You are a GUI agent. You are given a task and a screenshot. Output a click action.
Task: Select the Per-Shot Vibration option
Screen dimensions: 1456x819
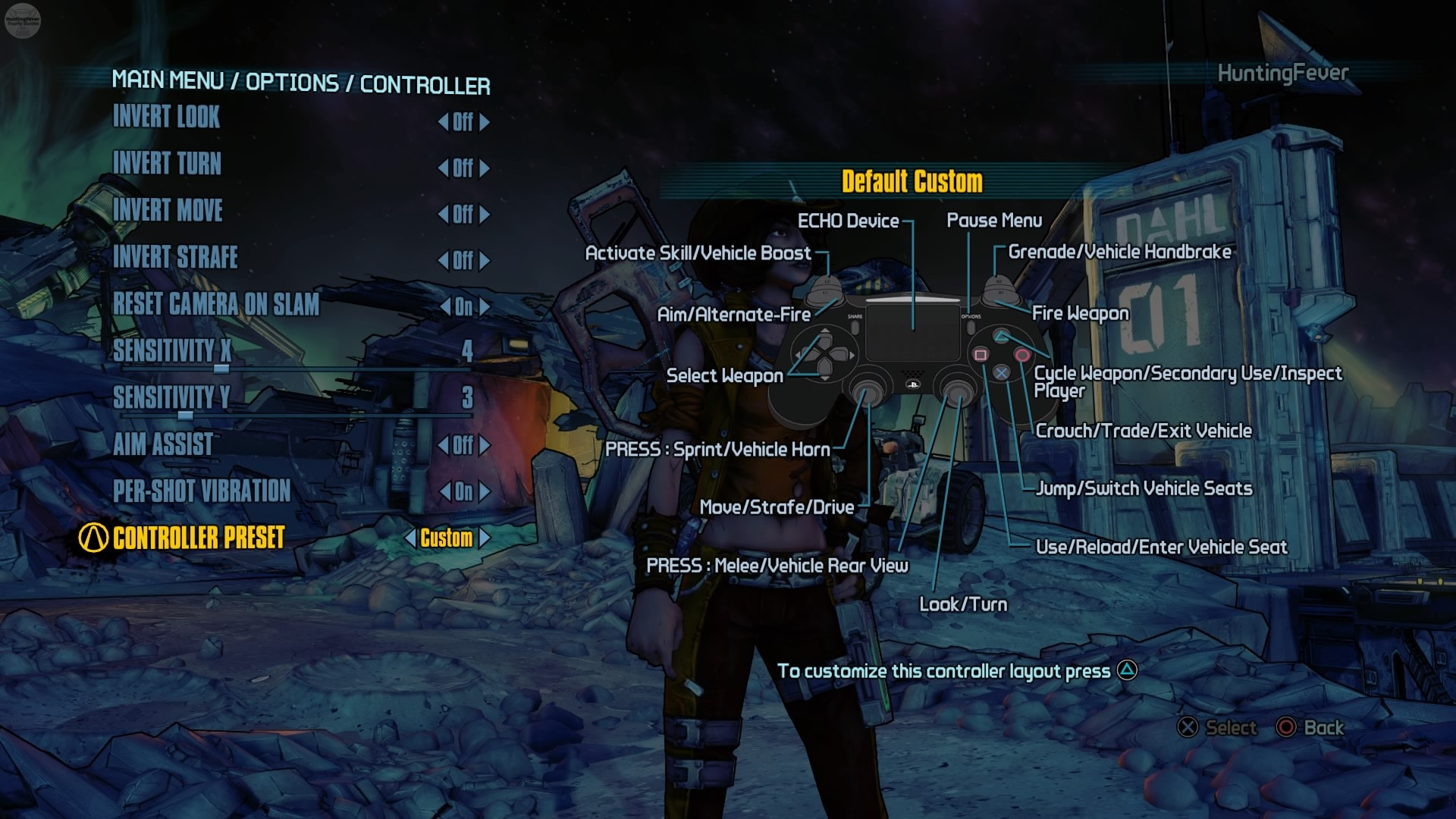point(202,491)
